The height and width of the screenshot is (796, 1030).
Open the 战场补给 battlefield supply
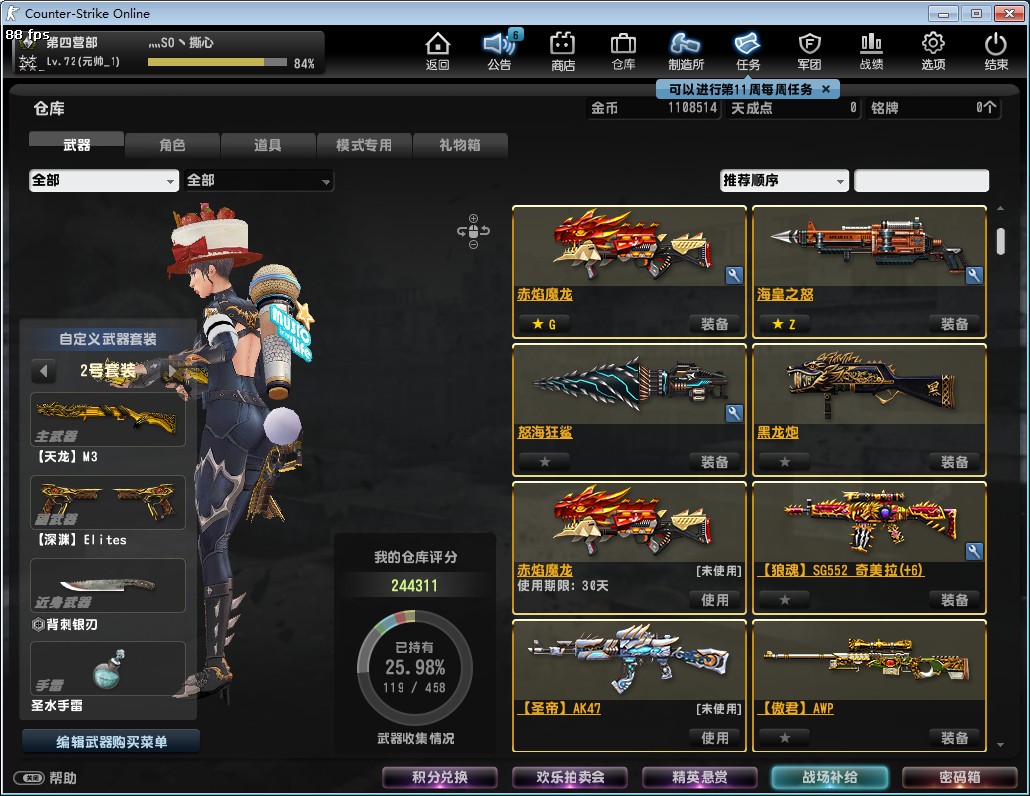(x=829, y=777)
